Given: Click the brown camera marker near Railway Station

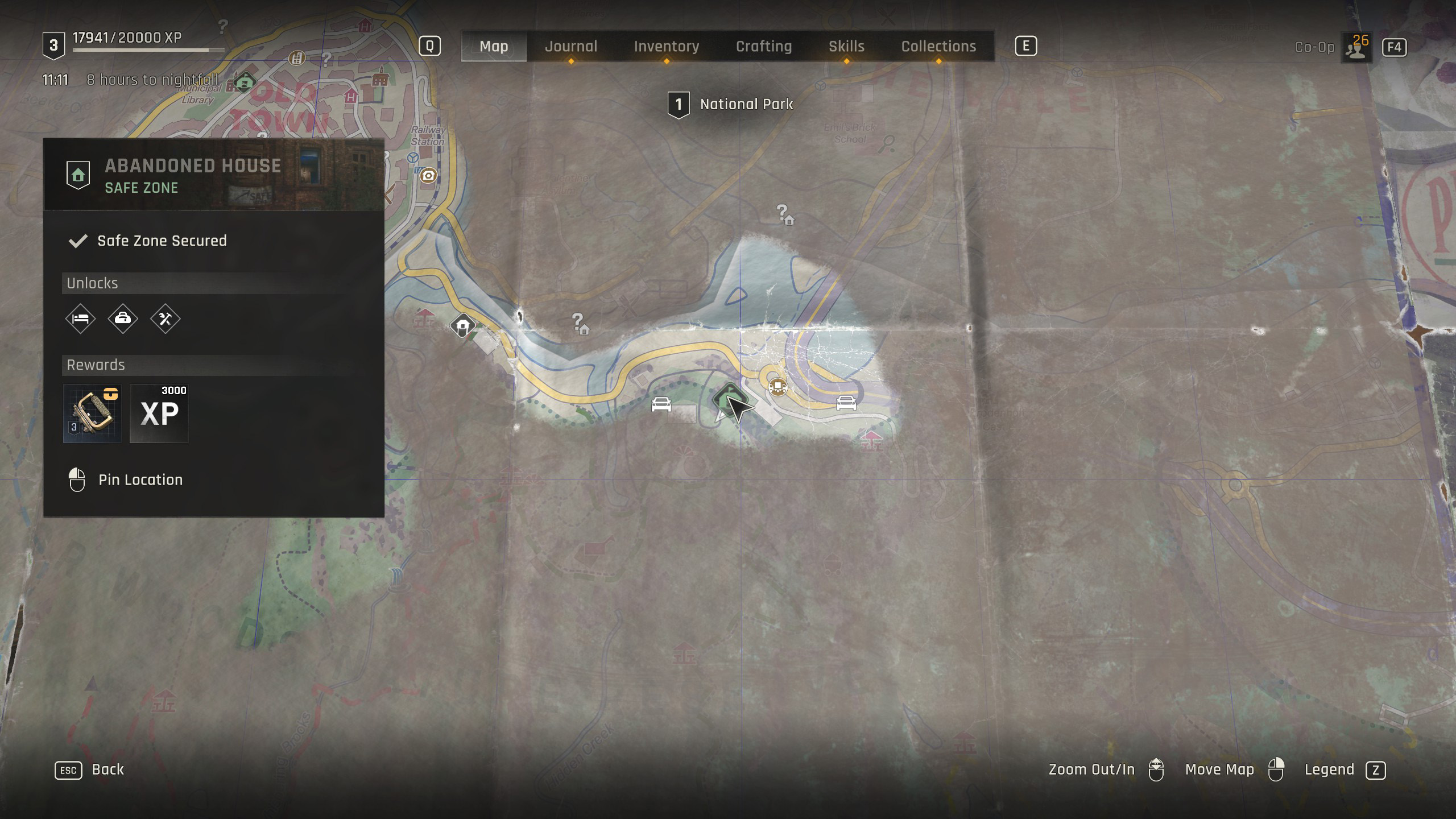Looking at the screenshot, I should [428, 176].
